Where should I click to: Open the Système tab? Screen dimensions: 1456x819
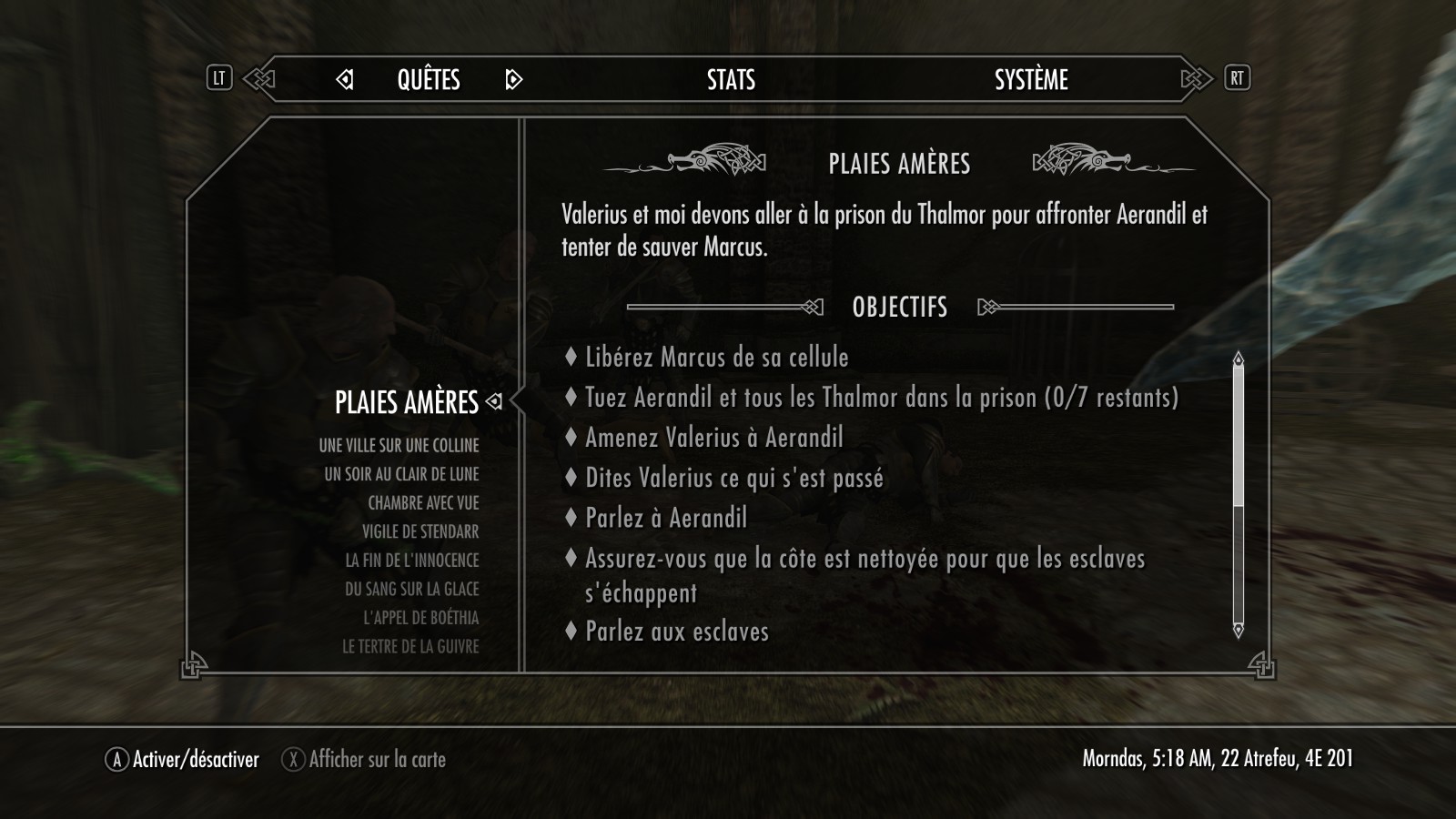(x=1031, y=80)
